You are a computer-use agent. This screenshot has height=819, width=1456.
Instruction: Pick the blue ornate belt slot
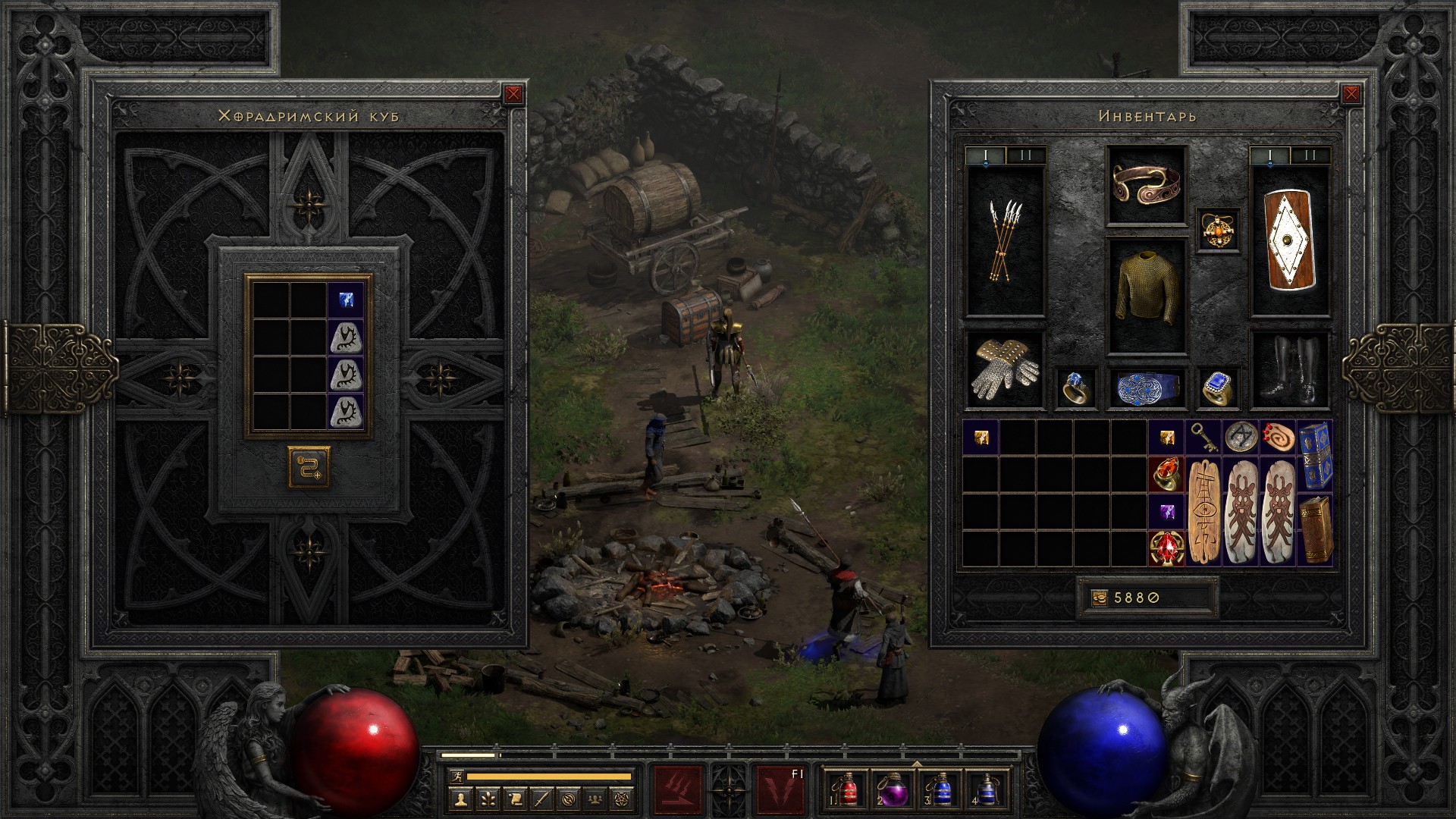pos(1146,388)
